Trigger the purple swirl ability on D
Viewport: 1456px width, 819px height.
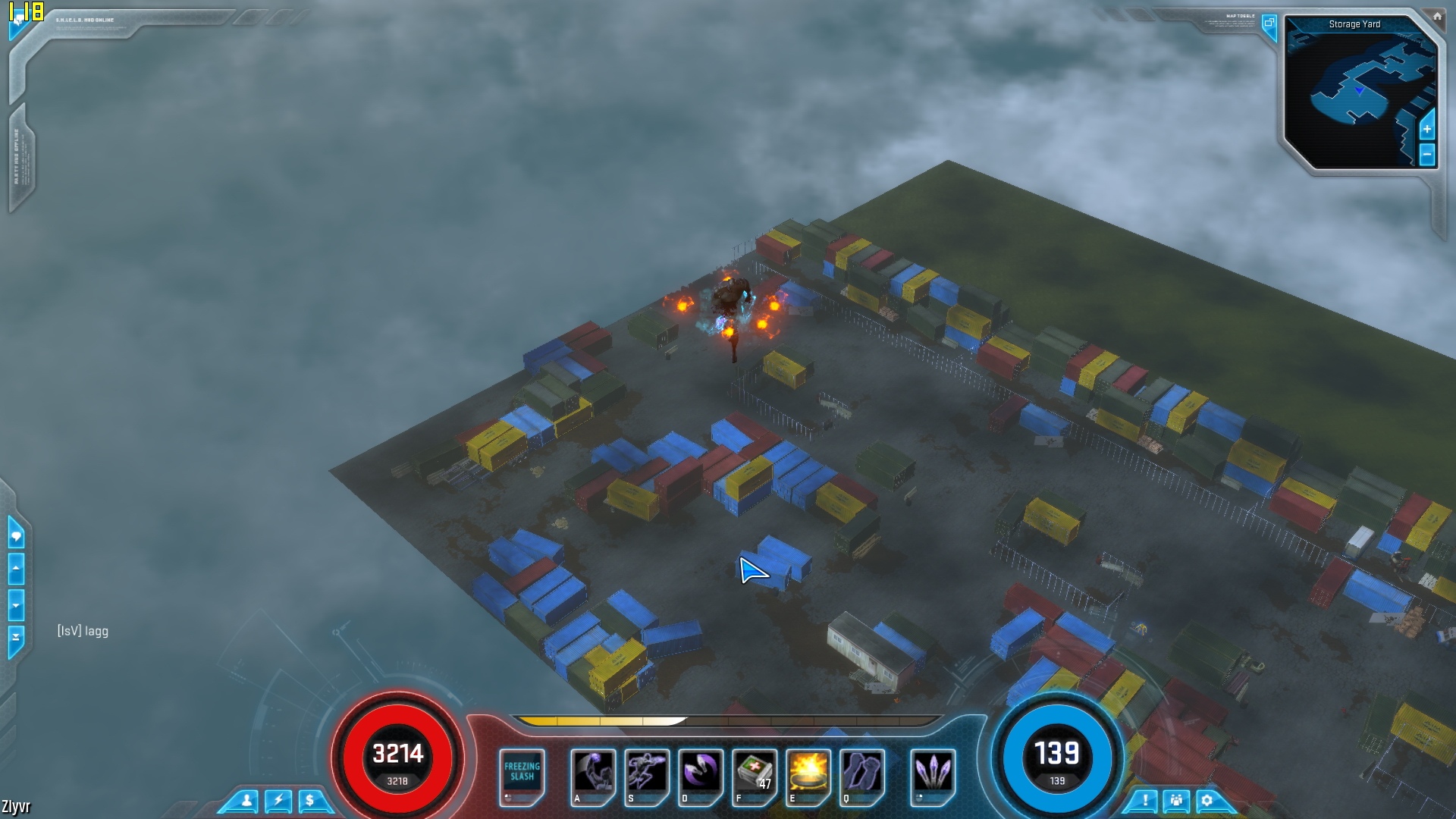coord(701,774)
